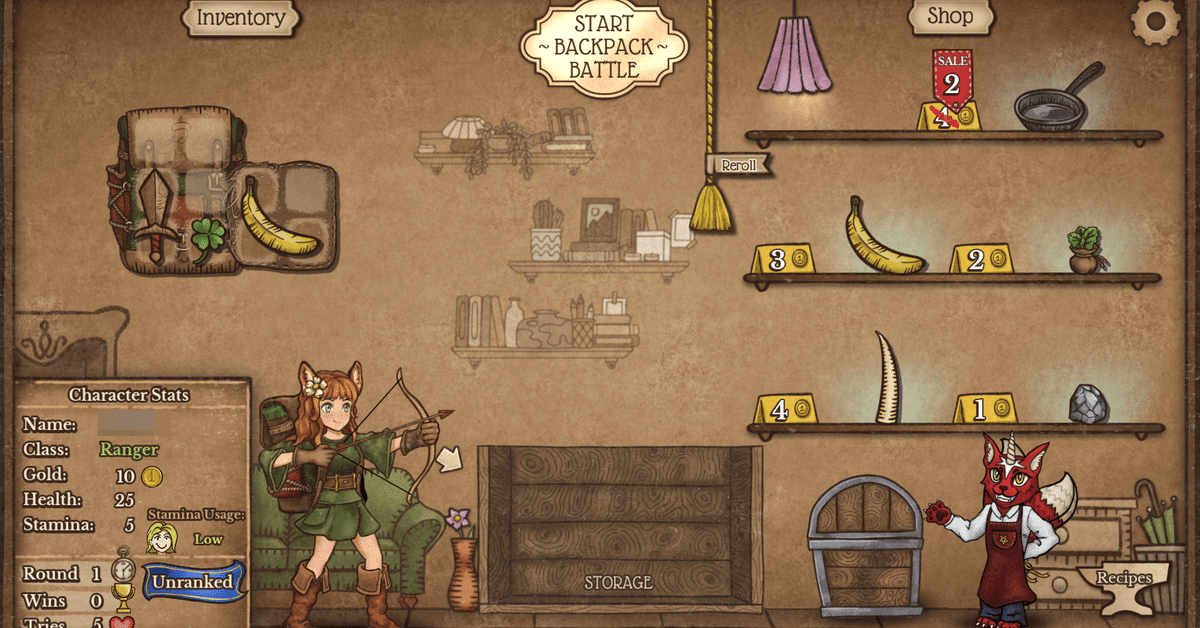The width and height of the screenshot is (1200, 628).
Task: Click the Storage crate
Action: [618, 528]
